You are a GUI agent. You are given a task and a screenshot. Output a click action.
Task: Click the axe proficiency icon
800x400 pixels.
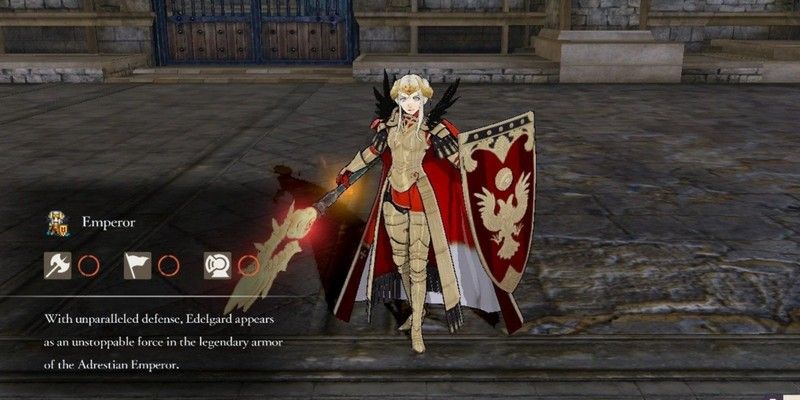[57, 265]
